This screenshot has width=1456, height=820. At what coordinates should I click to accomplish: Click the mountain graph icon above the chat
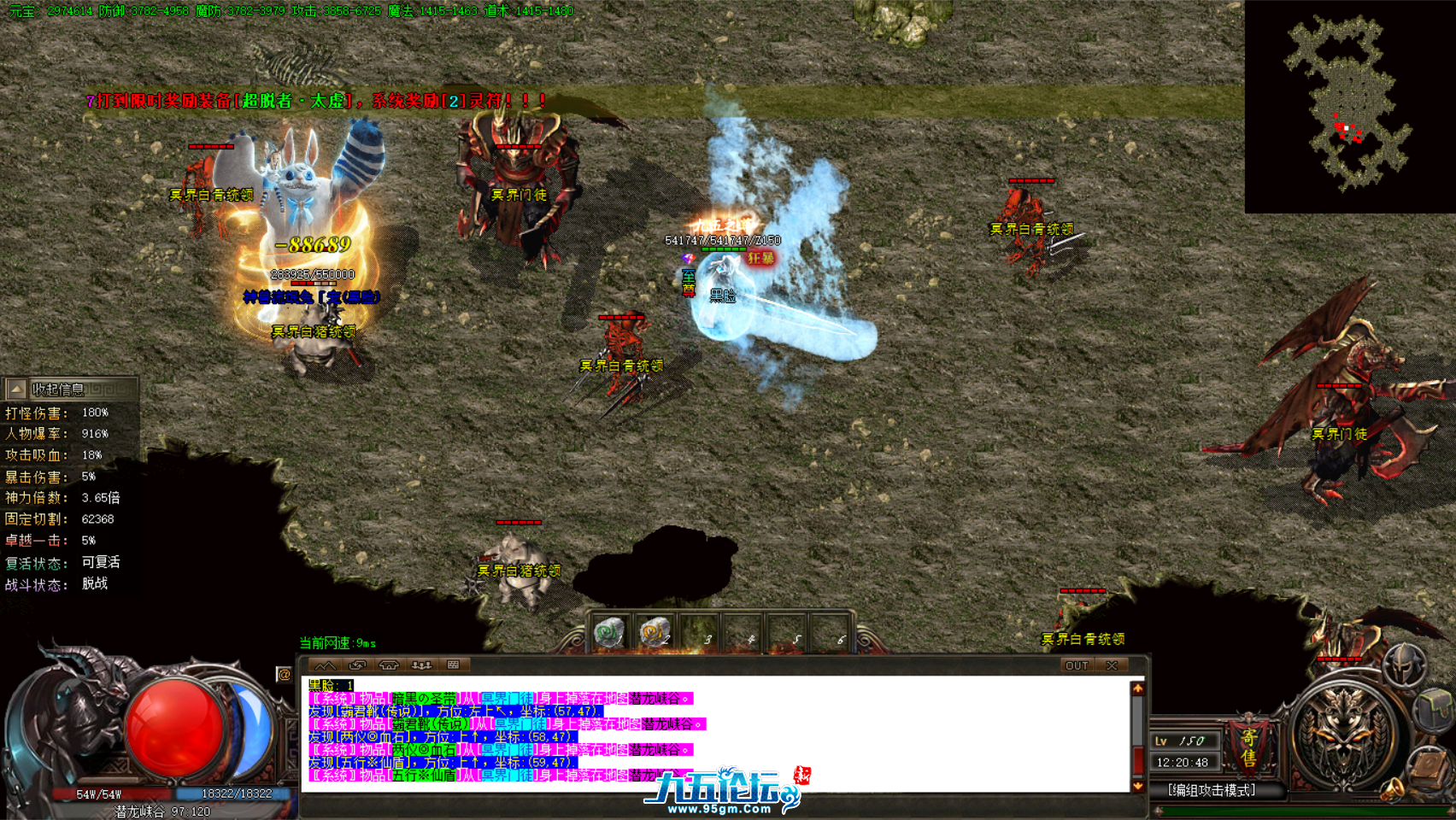click(x=326, y=665)
